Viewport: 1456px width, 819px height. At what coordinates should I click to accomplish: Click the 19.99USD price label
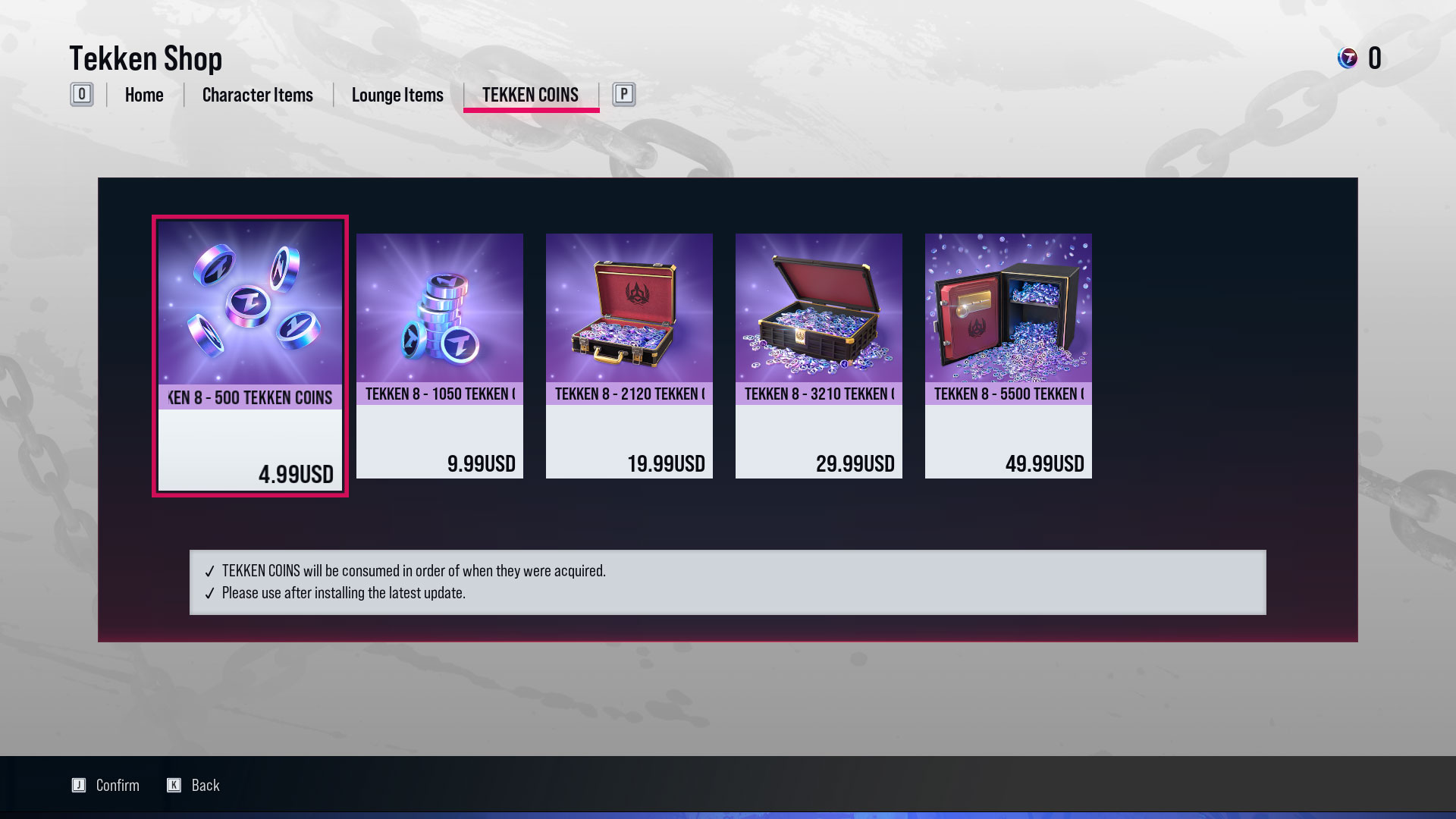(667, 463)
